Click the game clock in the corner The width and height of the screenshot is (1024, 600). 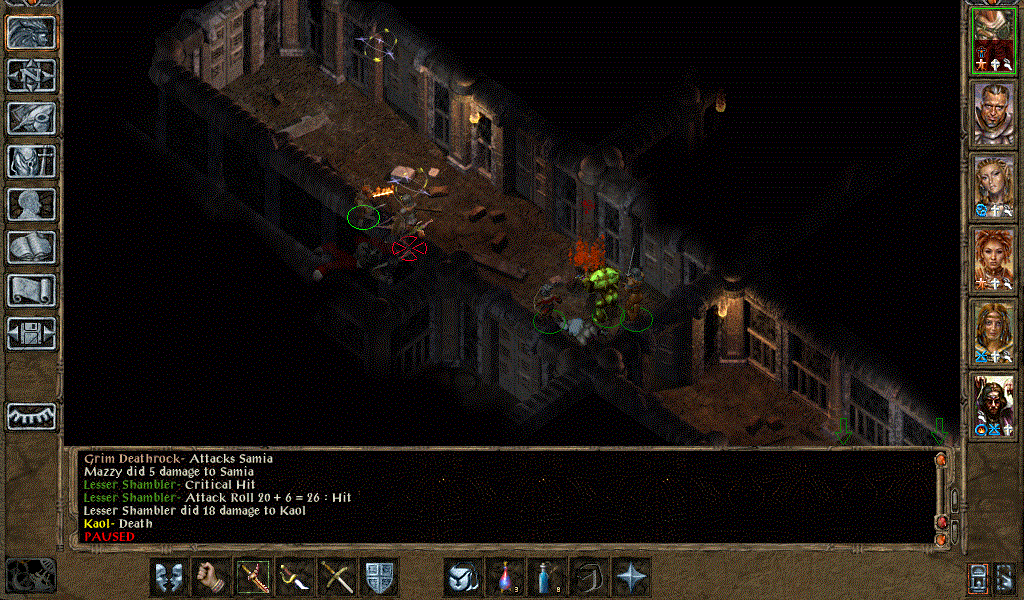point(30,575)
